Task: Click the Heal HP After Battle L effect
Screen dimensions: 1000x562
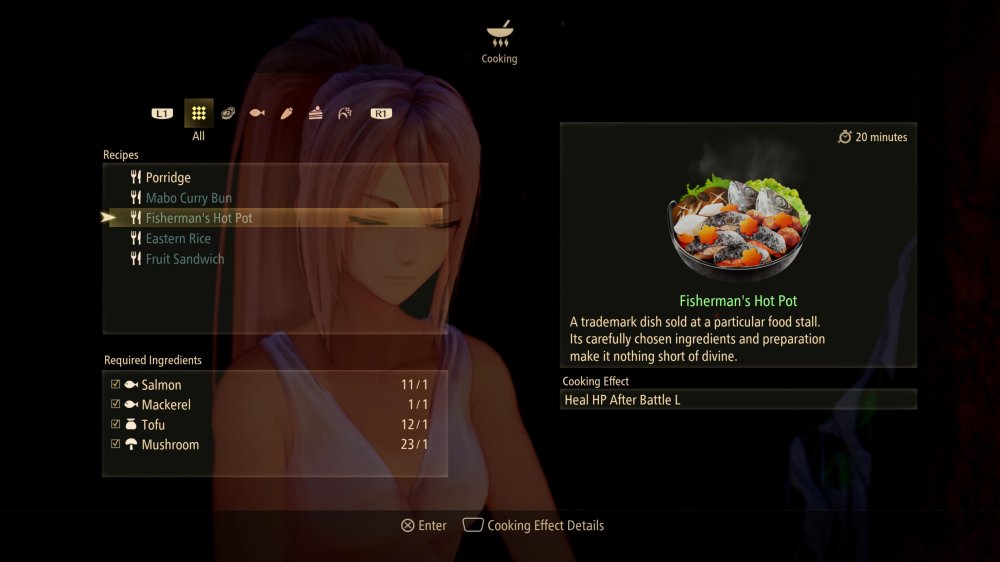Action: point(738,400)
